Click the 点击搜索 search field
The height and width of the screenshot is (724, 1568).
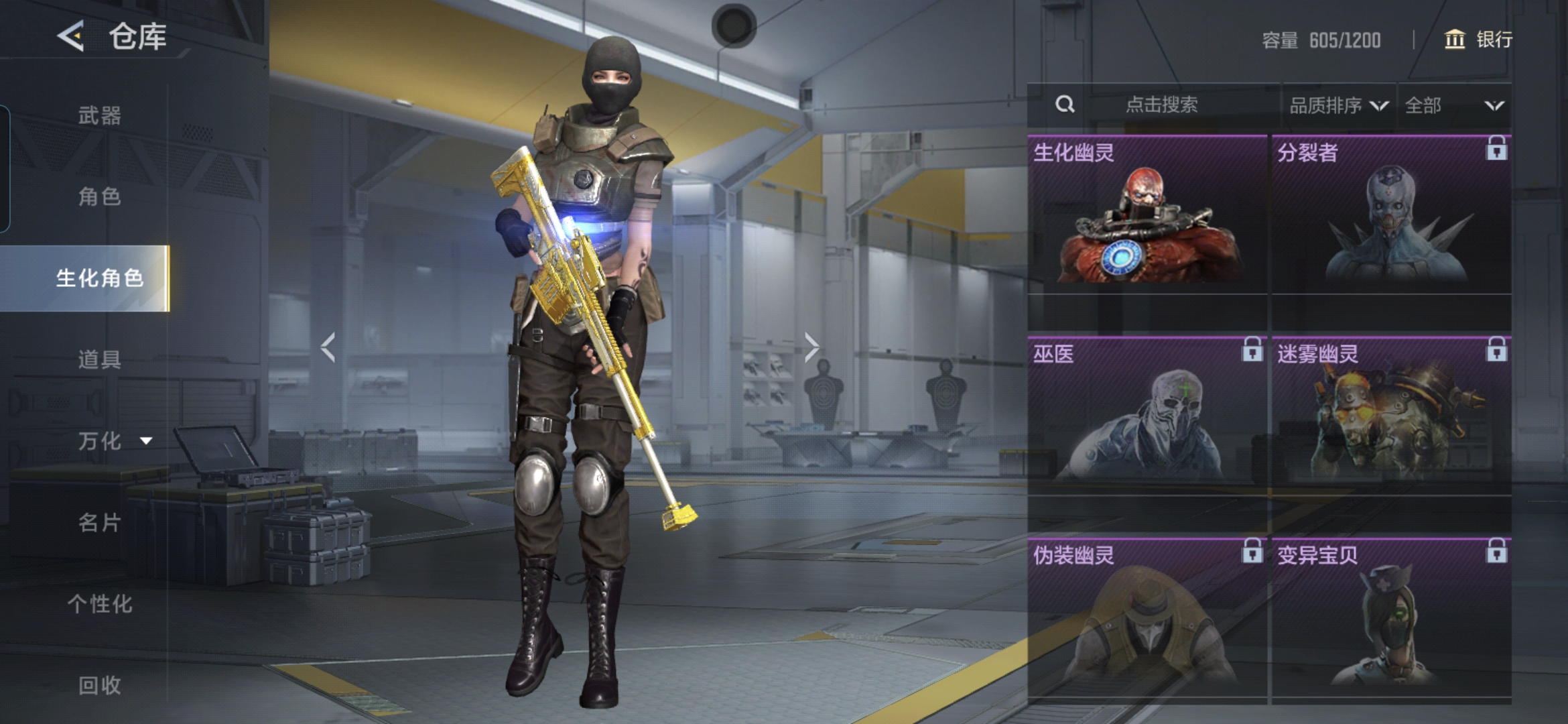(x=1161, y=105)
